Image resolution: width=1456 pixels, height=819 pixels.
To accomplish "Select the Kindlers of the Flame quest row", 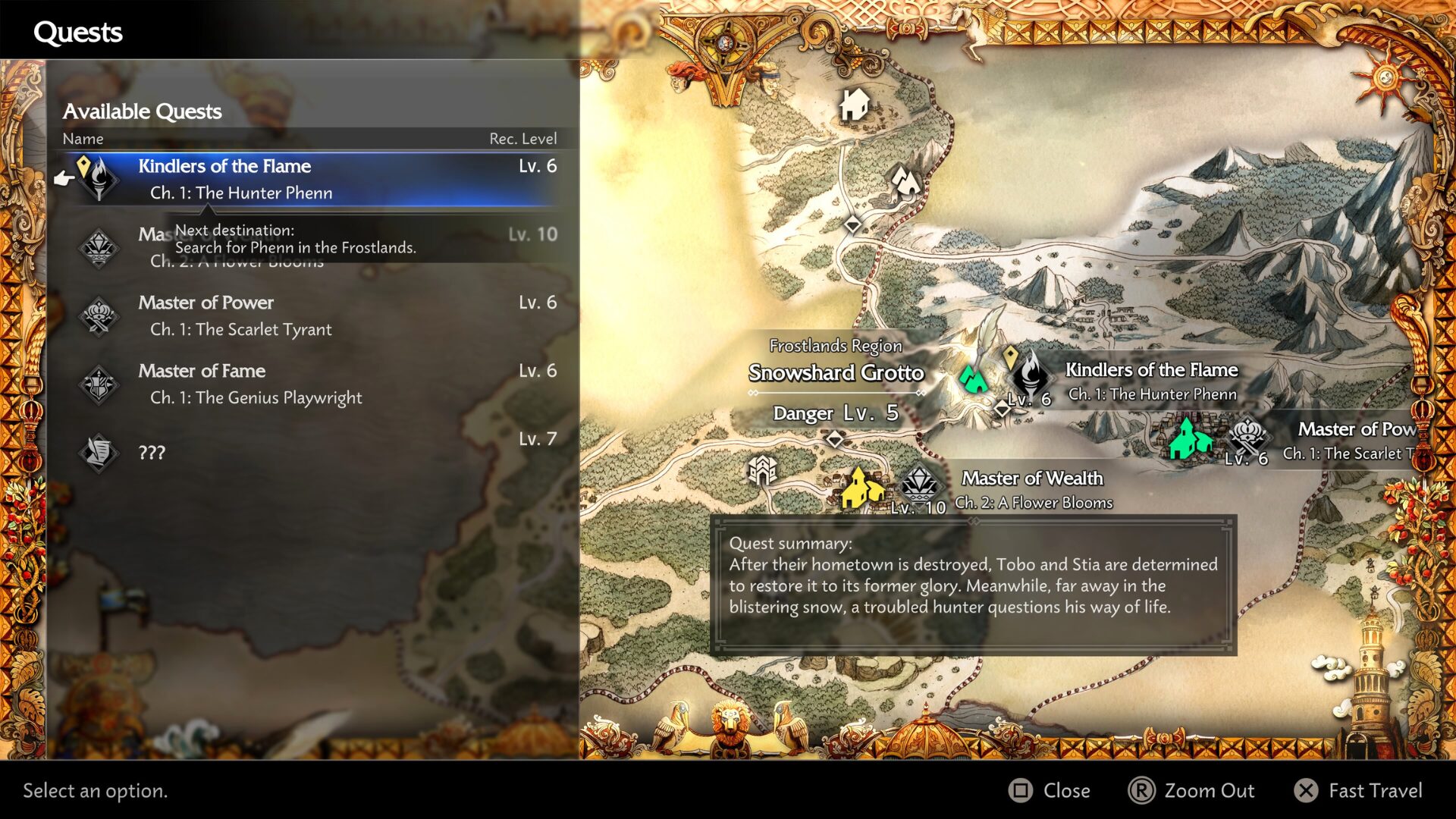I will coord(311,179).
